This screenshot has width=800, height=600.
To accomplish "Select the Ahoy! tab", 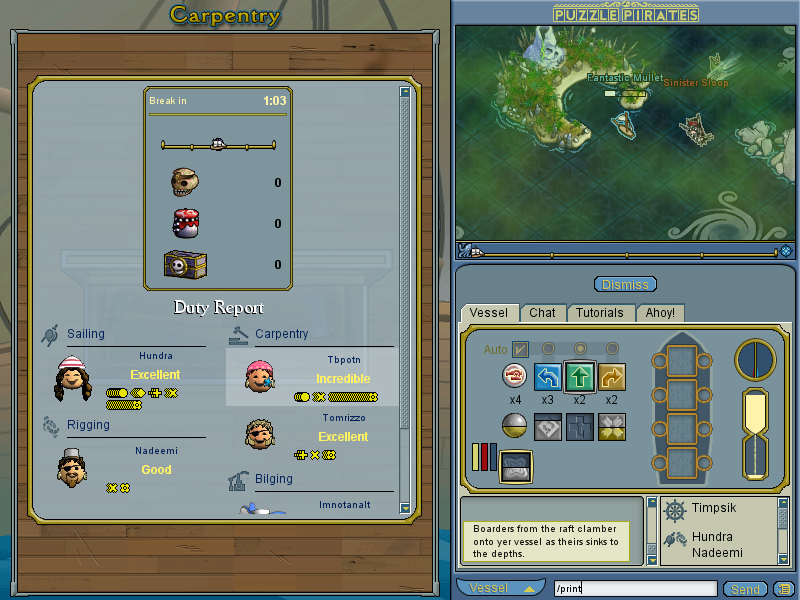I will tap(659, 313).
